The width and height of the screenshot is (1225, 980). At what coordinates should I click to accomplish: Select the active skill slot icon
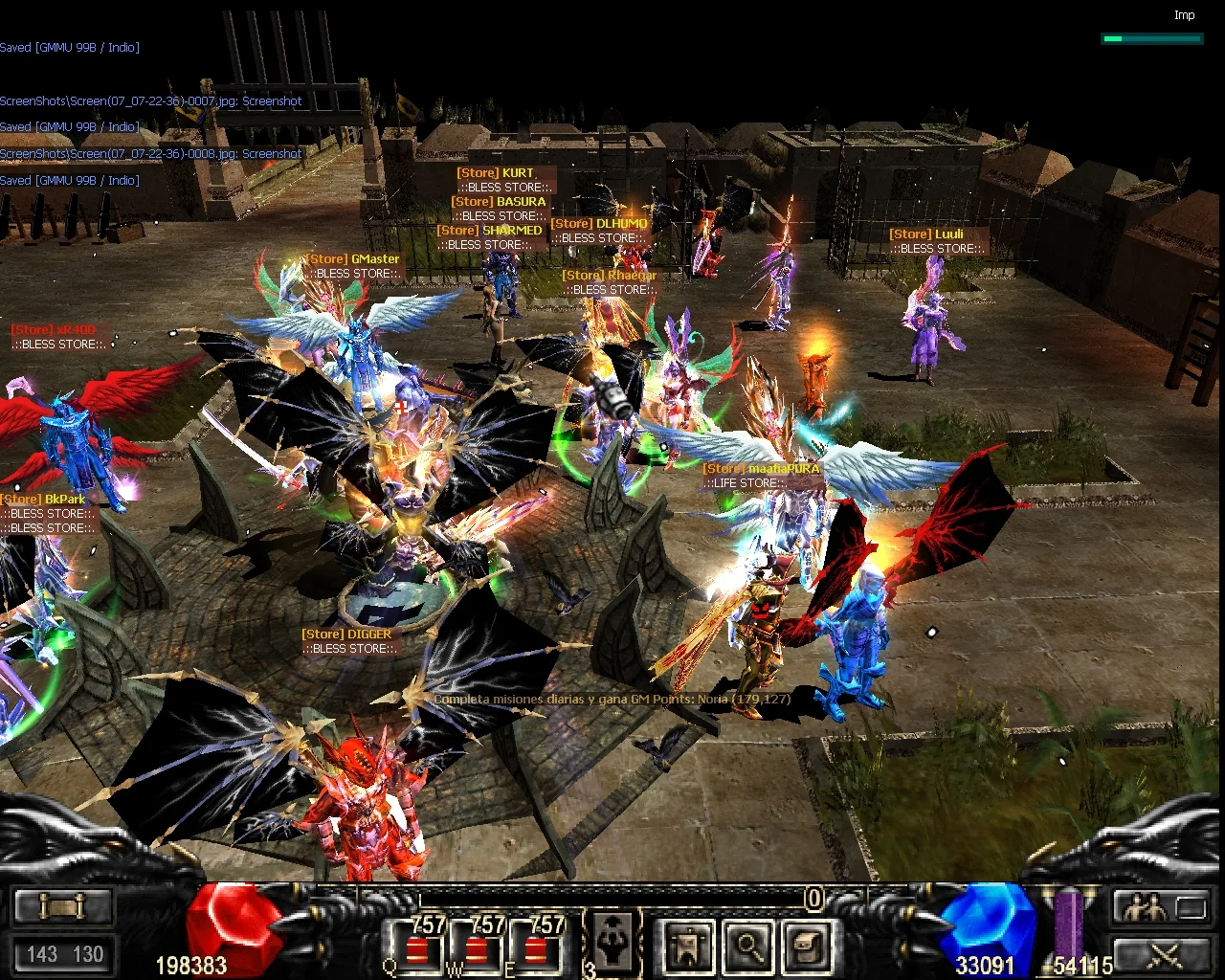[612, 943]
